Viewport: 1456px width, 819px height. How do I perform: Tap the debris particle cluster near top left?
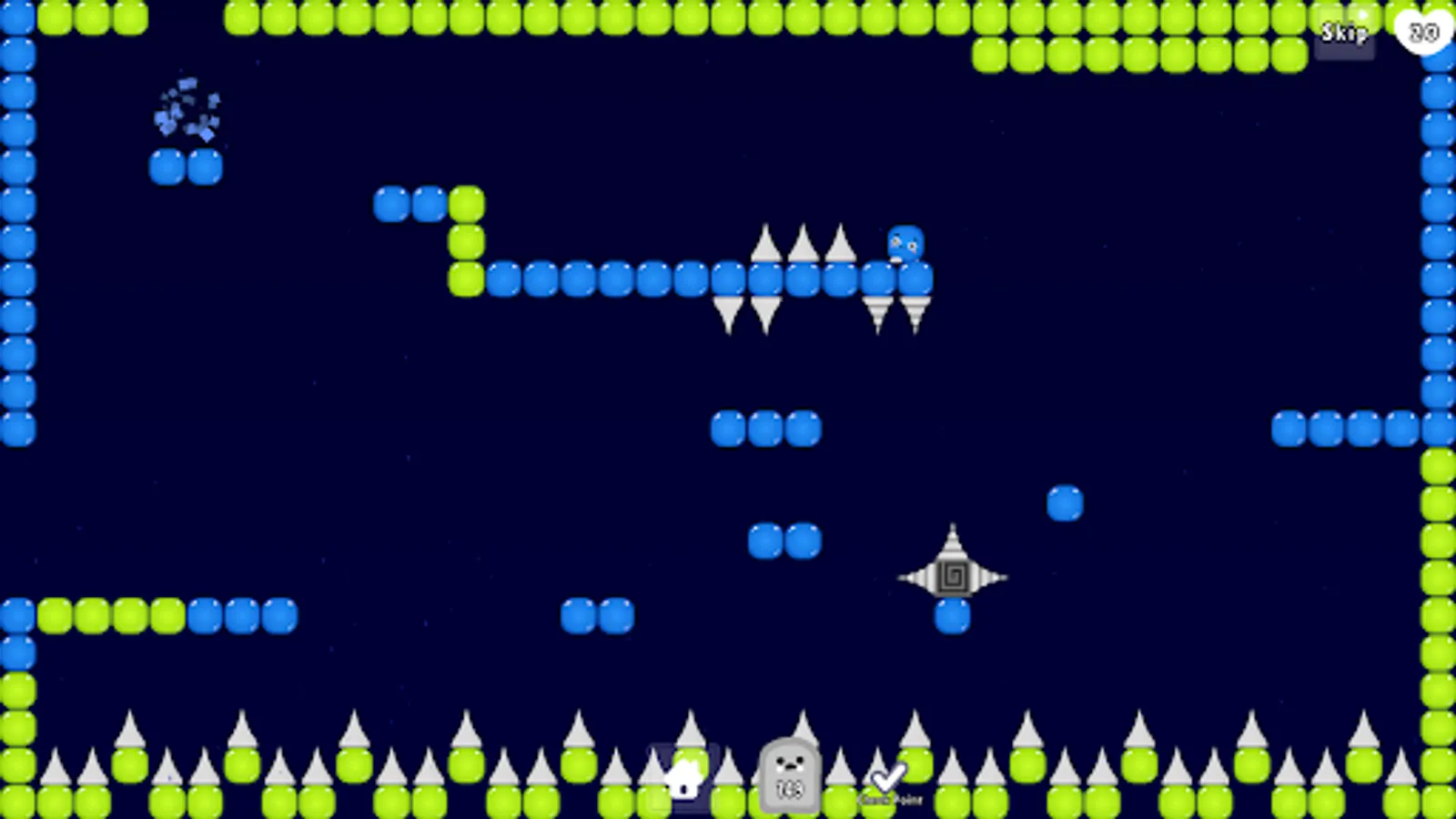(187, 109)
